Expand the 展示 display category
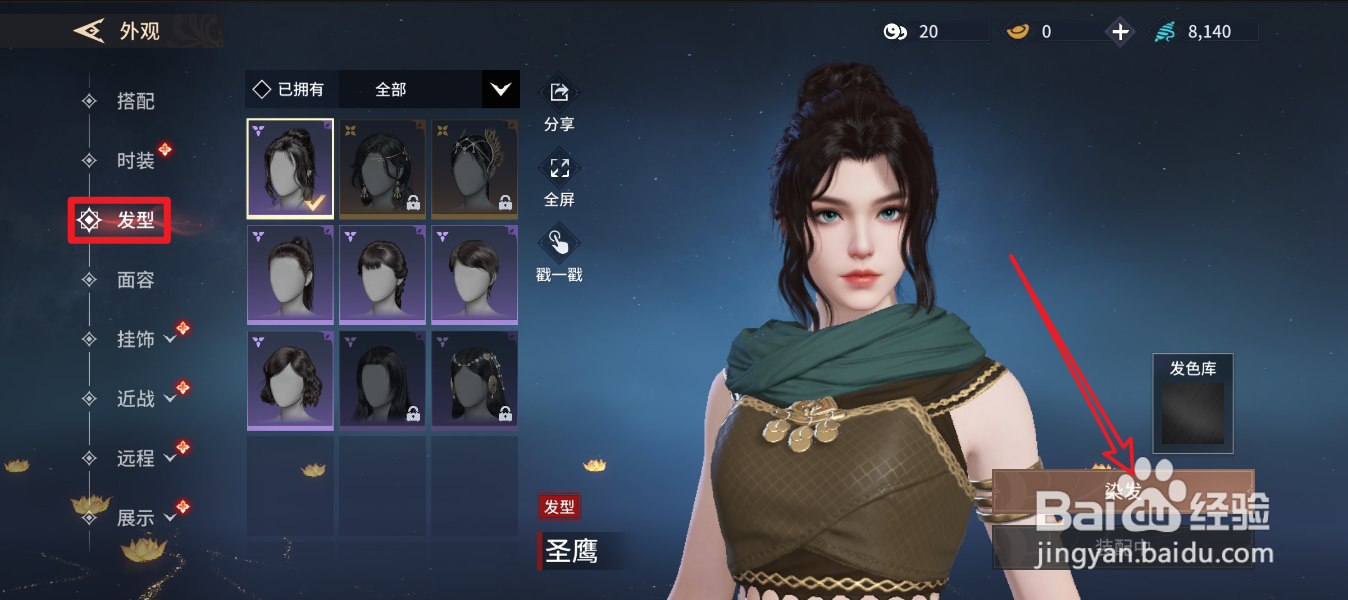Image resolution: width=1348 pixels, height=600 pixels. [145, 518]
